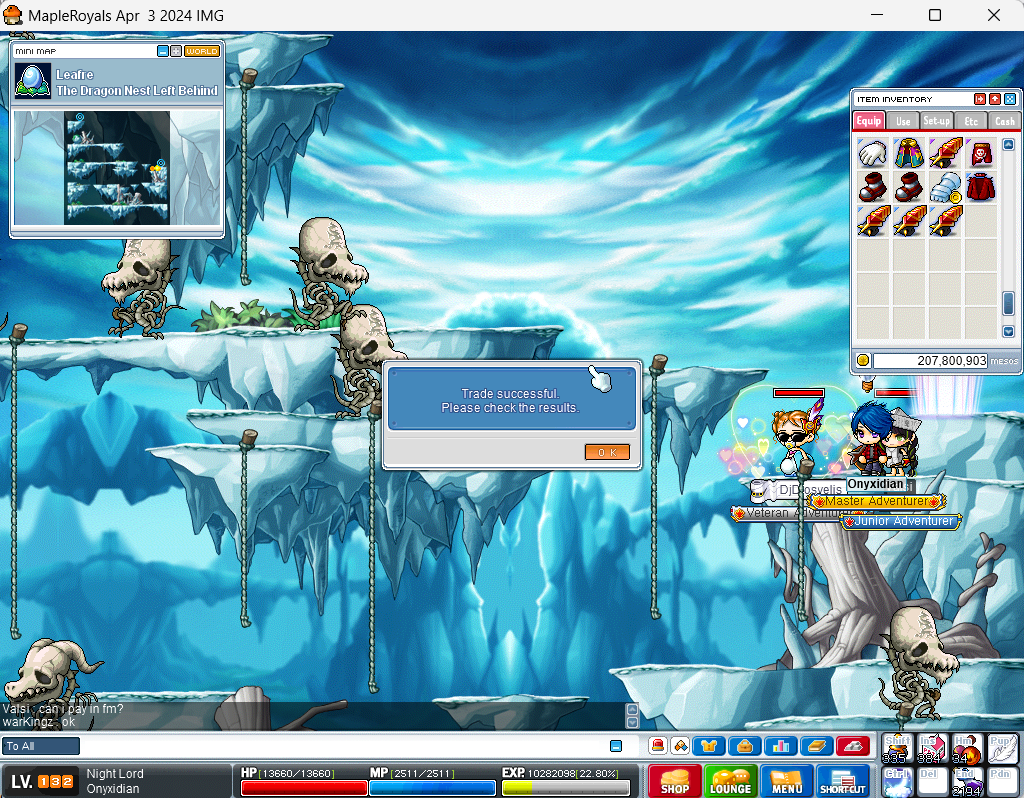
Task: Open the To All chat target selector
Action: click(x=41, y=746)
